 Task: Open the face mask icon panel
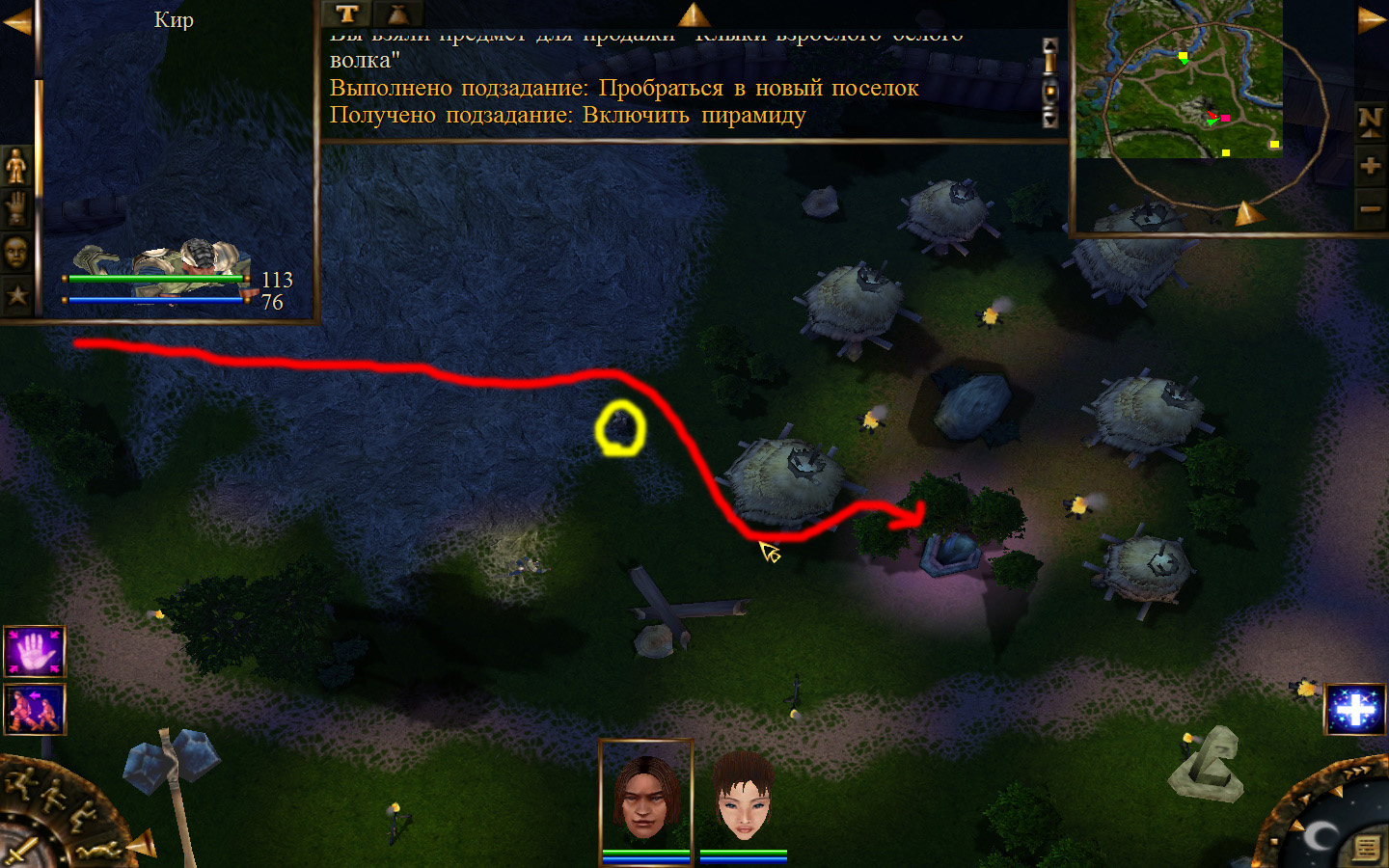click(x=16, y=252)
